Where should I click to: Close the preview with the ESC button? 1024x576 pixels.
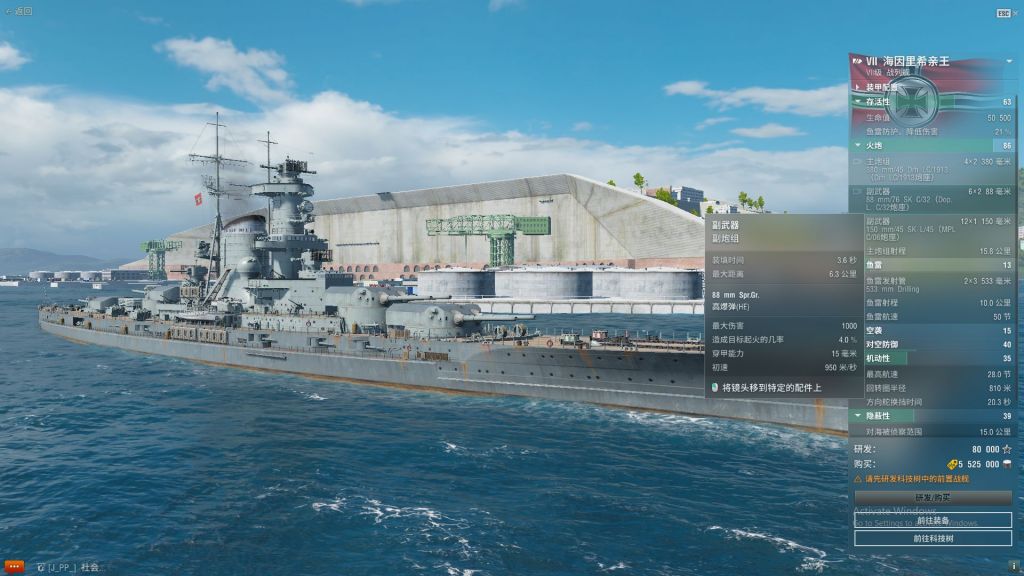coord(1003,13)
